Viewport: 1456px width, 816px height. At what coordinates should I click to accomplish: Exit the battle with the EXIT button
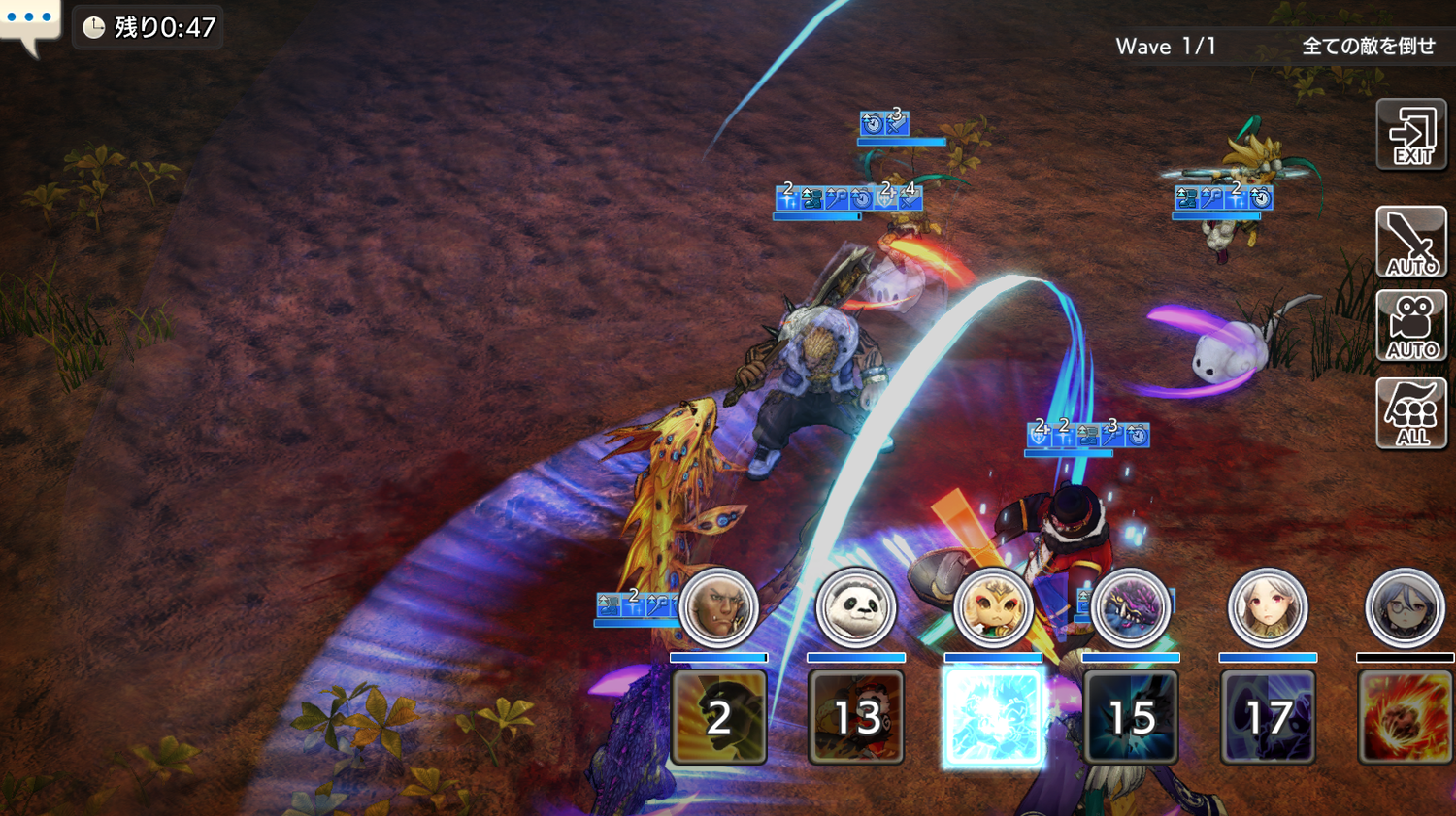[x=1411, y=135]
